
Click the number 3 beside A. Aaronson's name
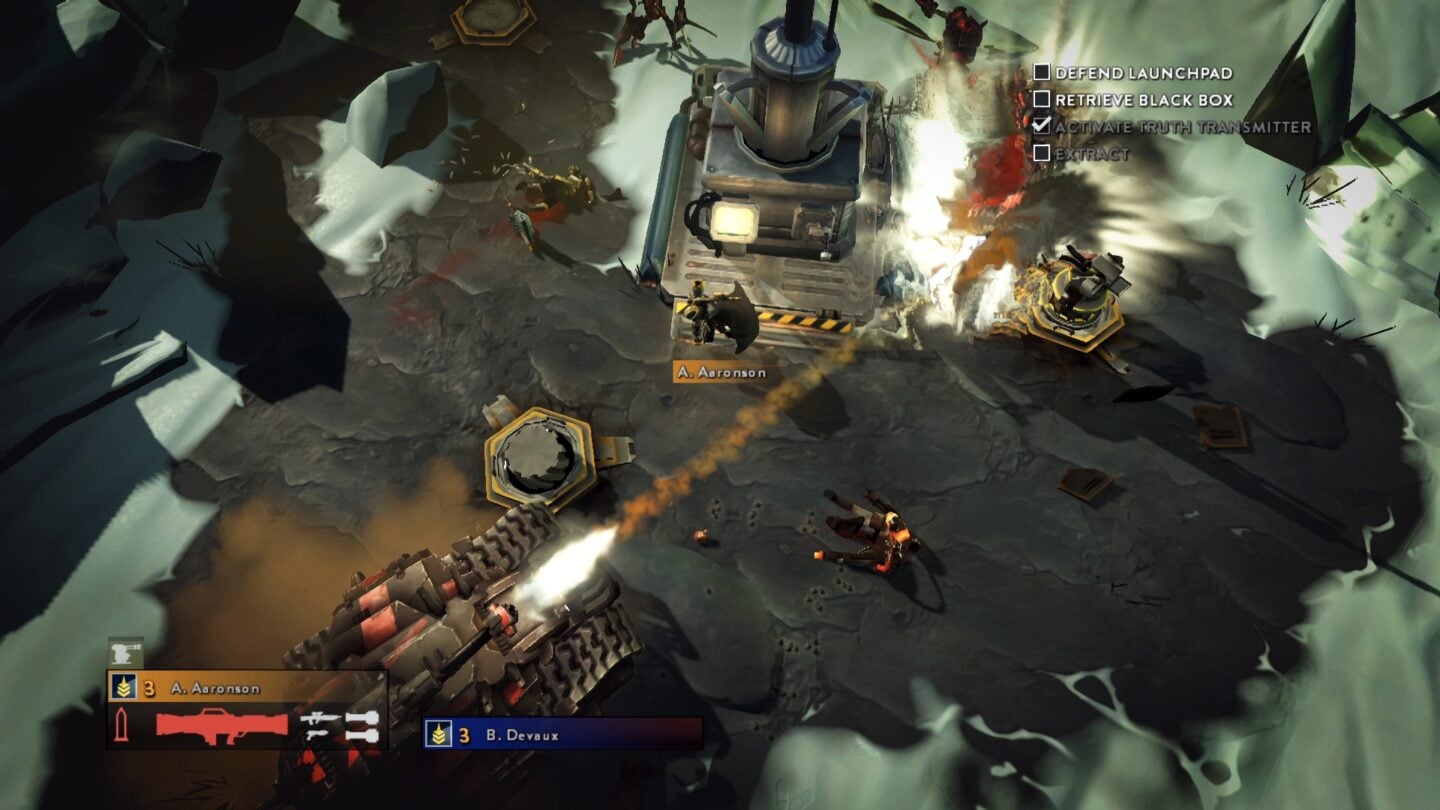click(147, 686)
